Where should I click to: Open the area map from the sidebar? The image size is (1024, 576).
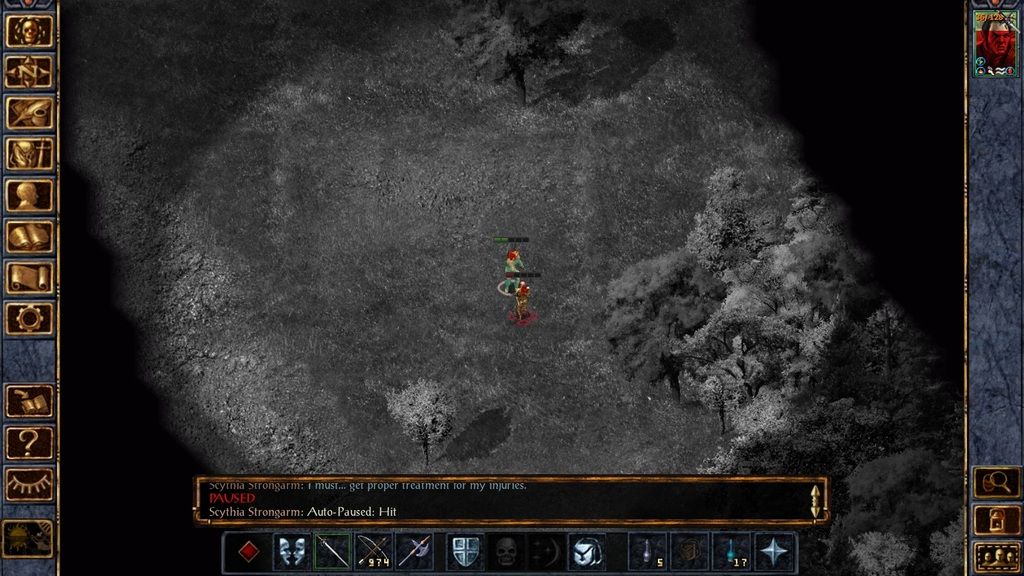pyautogui.click(x=29, y=71)
